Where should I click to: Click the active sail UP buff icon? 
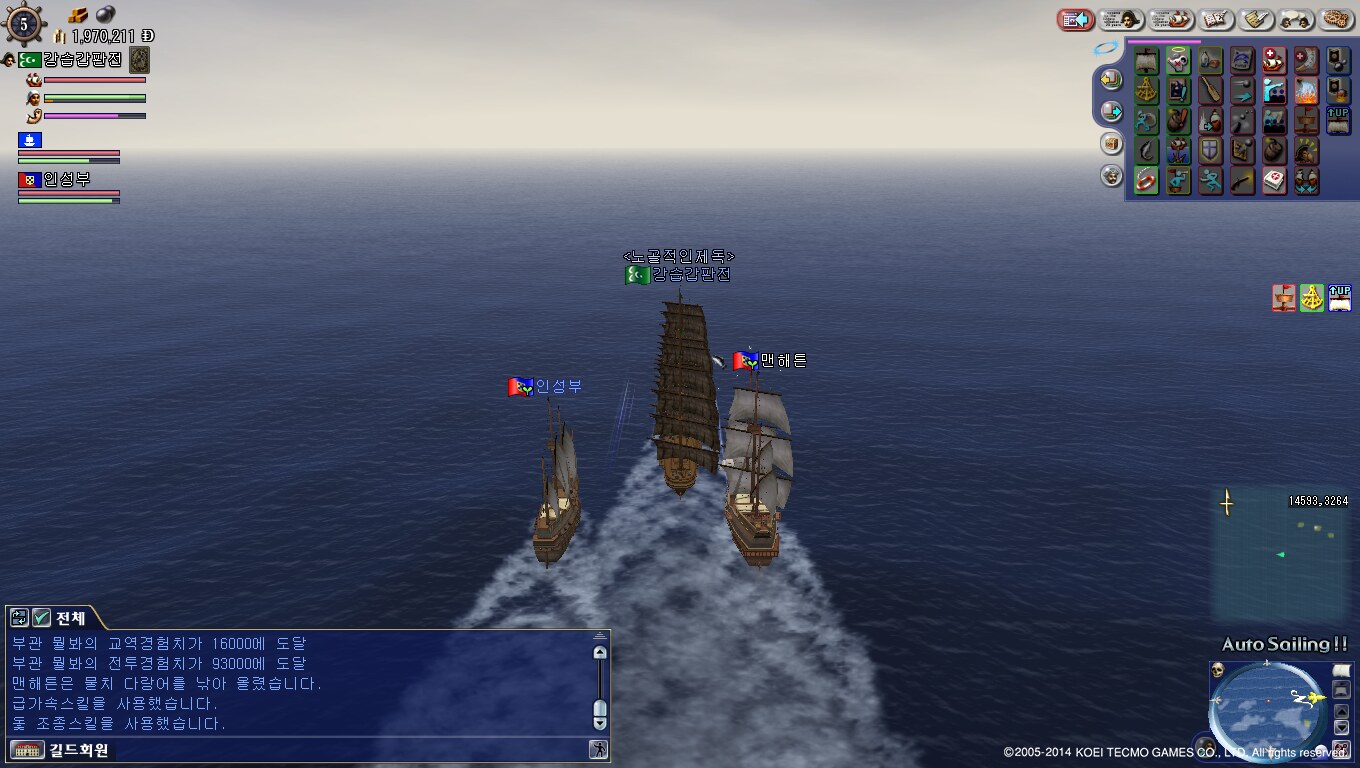1340,297
